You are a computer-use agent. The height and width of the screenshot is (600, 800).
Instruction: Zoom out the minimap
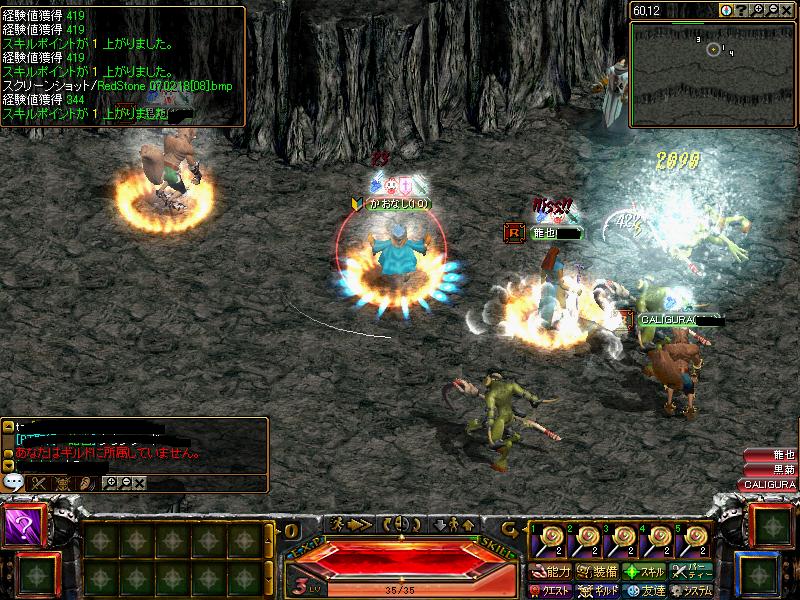[x=773, y=9]
